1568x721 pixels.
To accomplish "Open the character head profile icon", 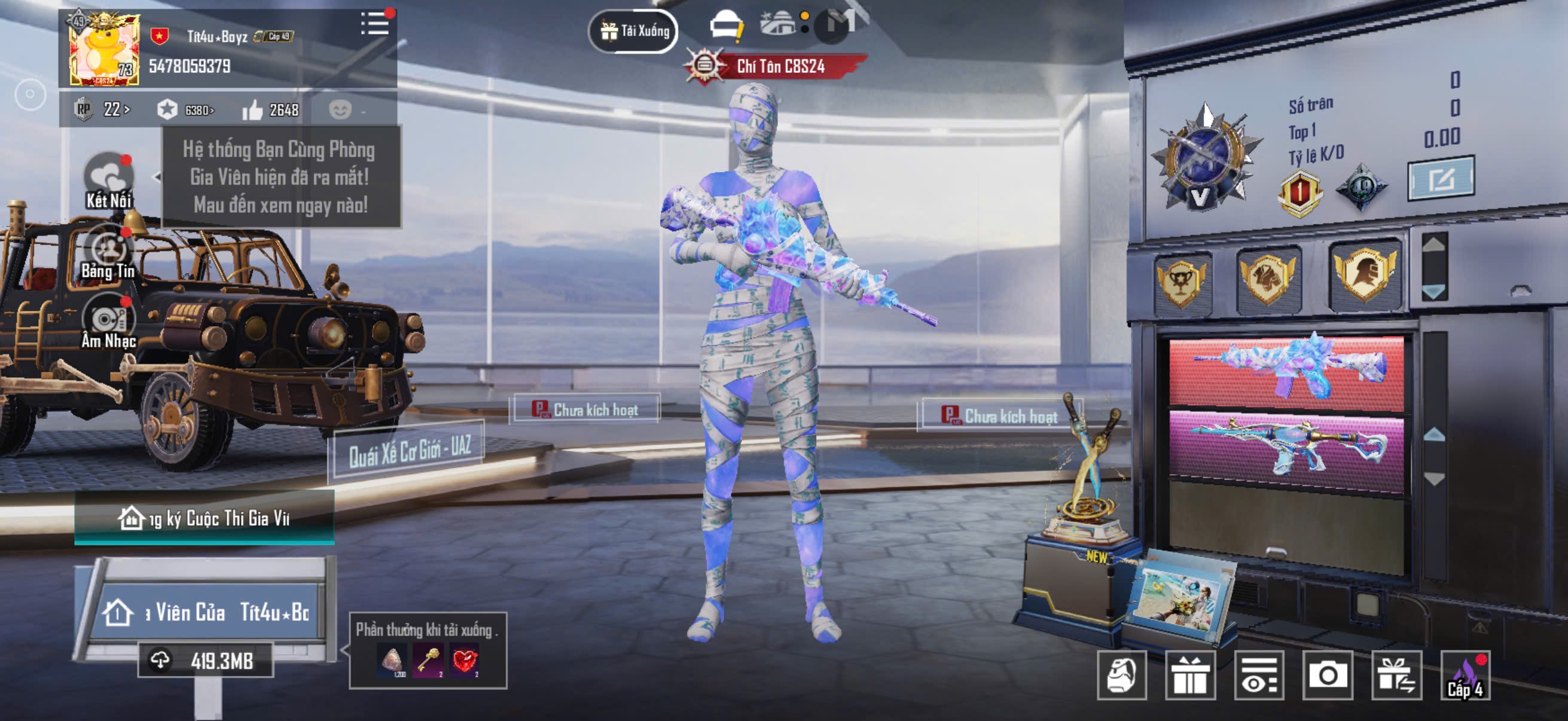I will (1122, 676).
